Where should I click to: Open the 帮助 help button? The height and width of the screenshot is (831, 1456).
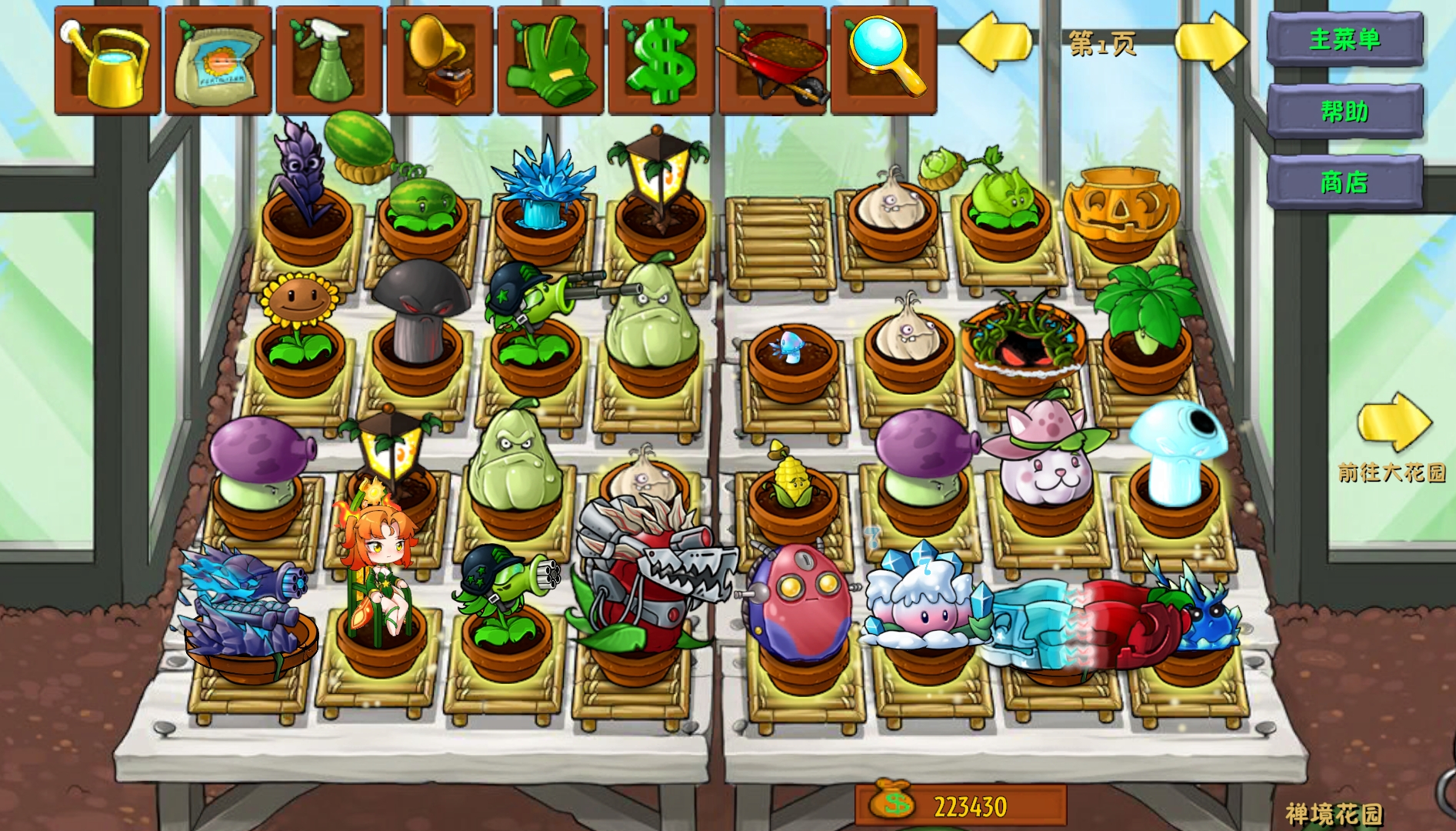click(1344, 111)
